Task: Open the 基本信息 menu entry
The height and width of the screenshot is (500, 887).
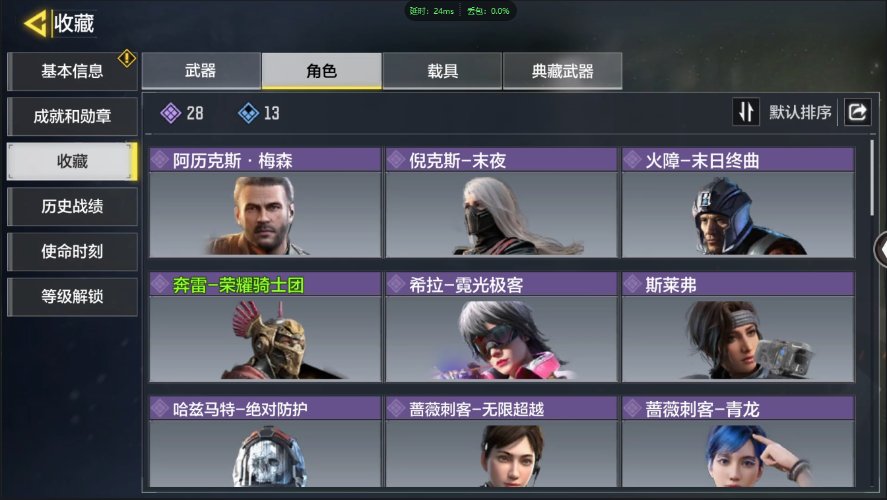Action: tap(71, 71)
